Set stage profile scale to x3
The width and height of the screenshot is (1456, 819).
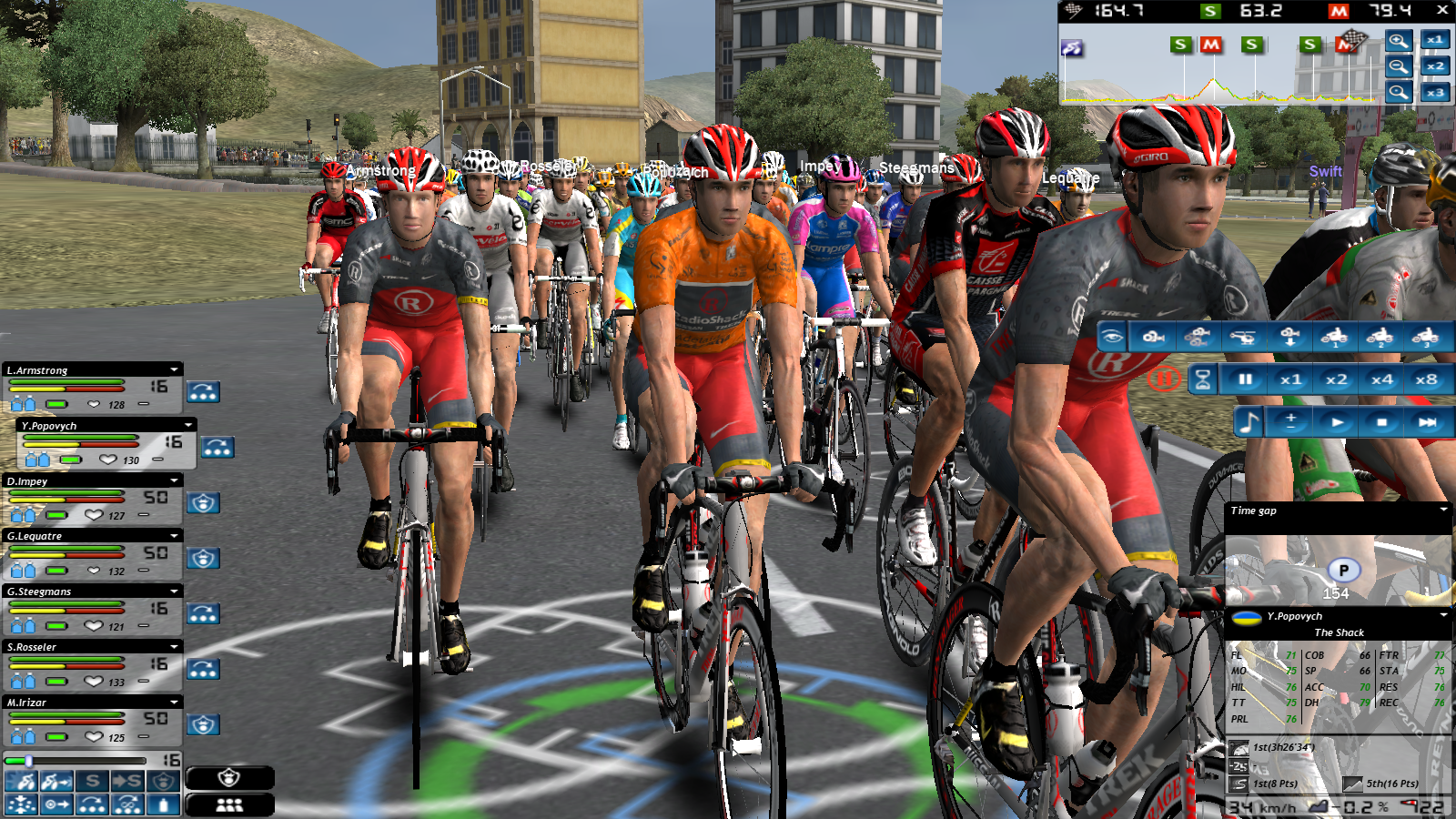[1435, 93]
